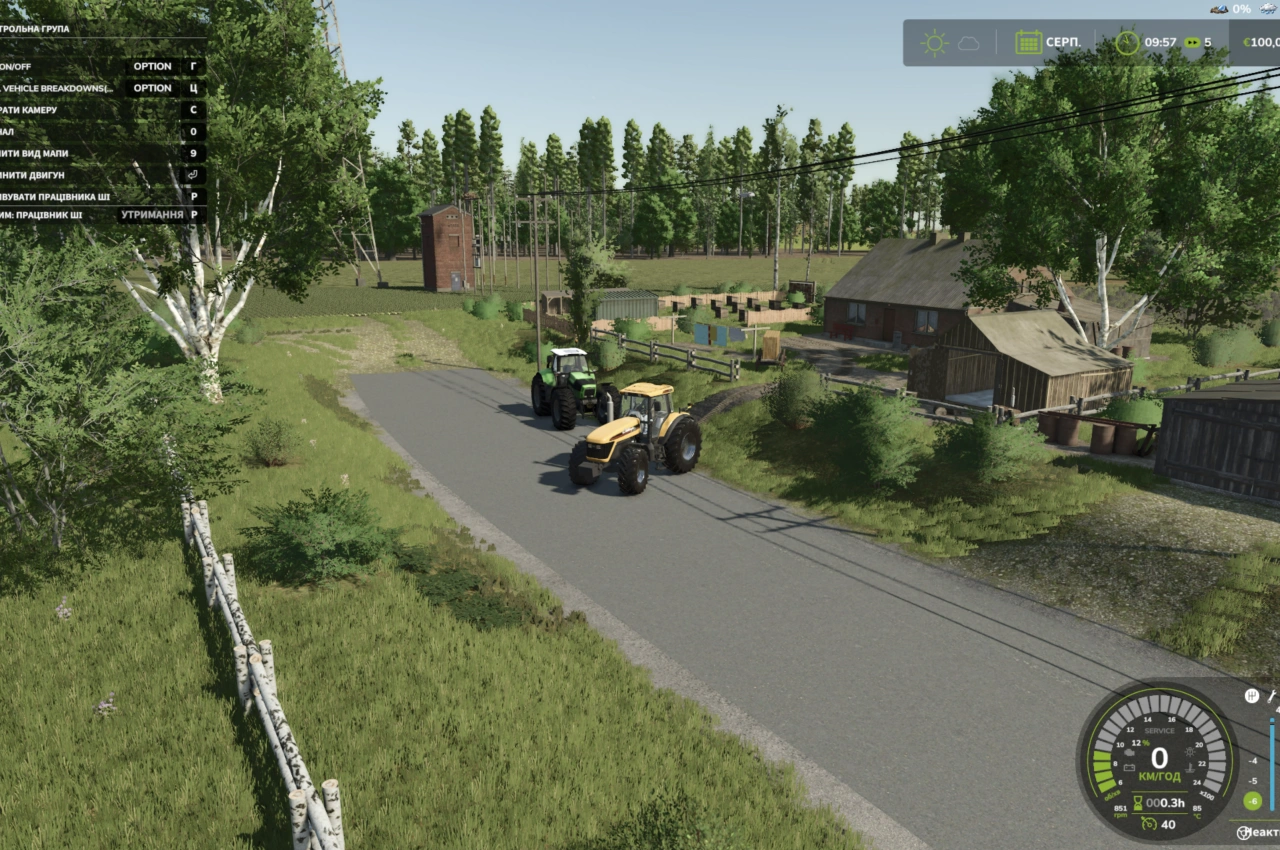1280x850 pixels.
Task: Click the sun weather icon
Action: pos(935,43)
